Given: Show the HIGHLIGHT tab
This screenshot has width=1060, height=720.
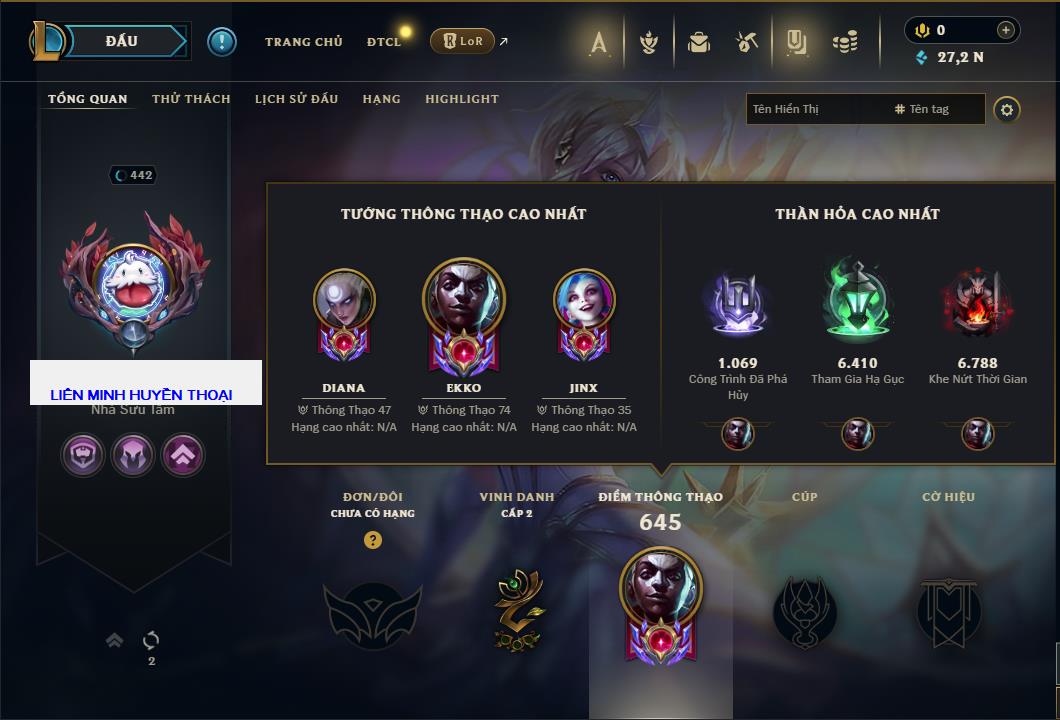Looking at the screenshot, I should (x=461, y=99).
